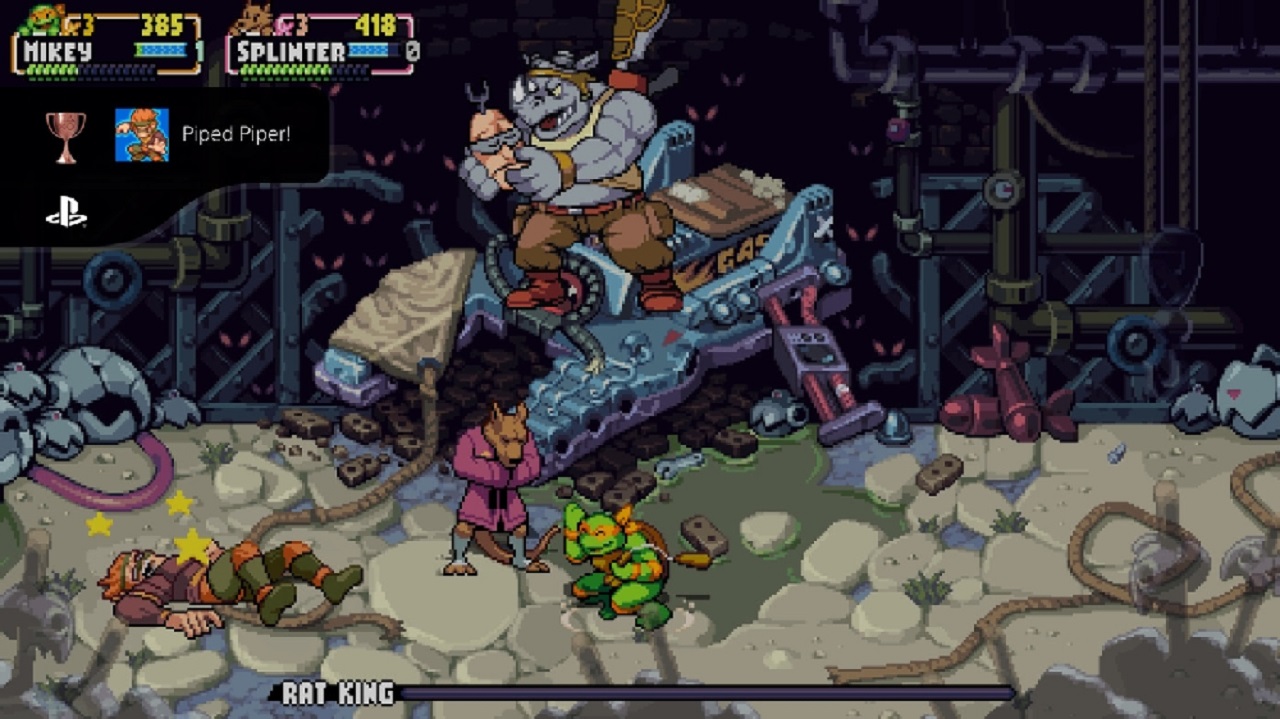Click Mikey's character portrait in the HUD

(40, 19)
